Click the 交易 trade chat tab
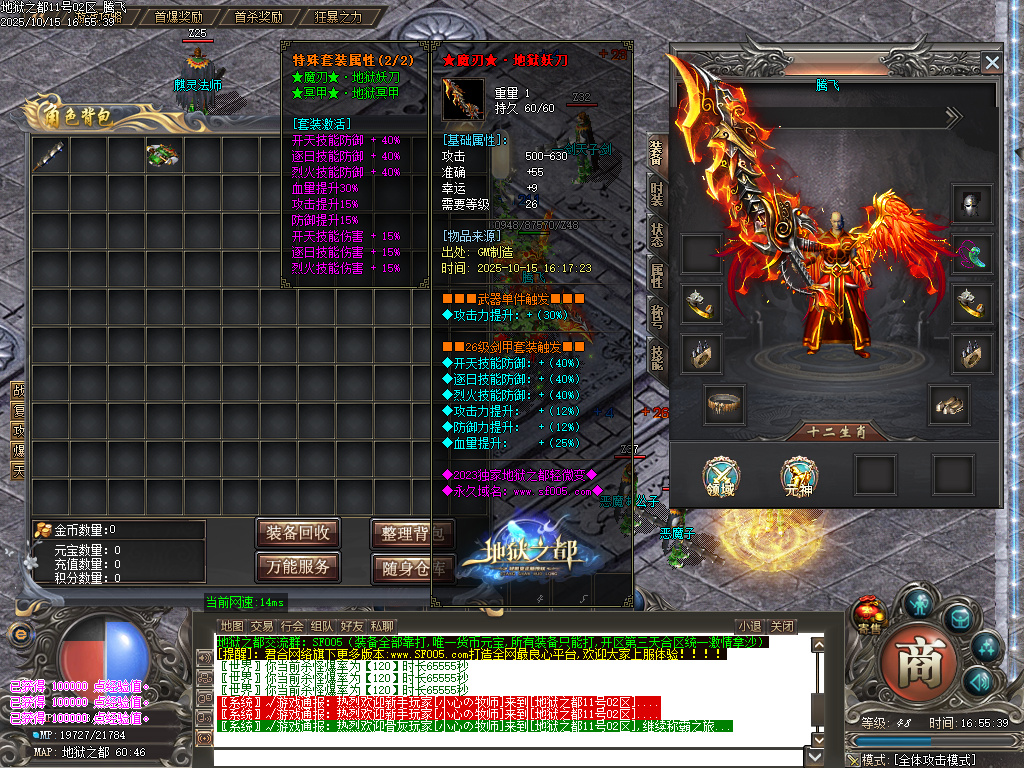The image size is (1024, 768). pyautogui.click(x=262, y=626)
